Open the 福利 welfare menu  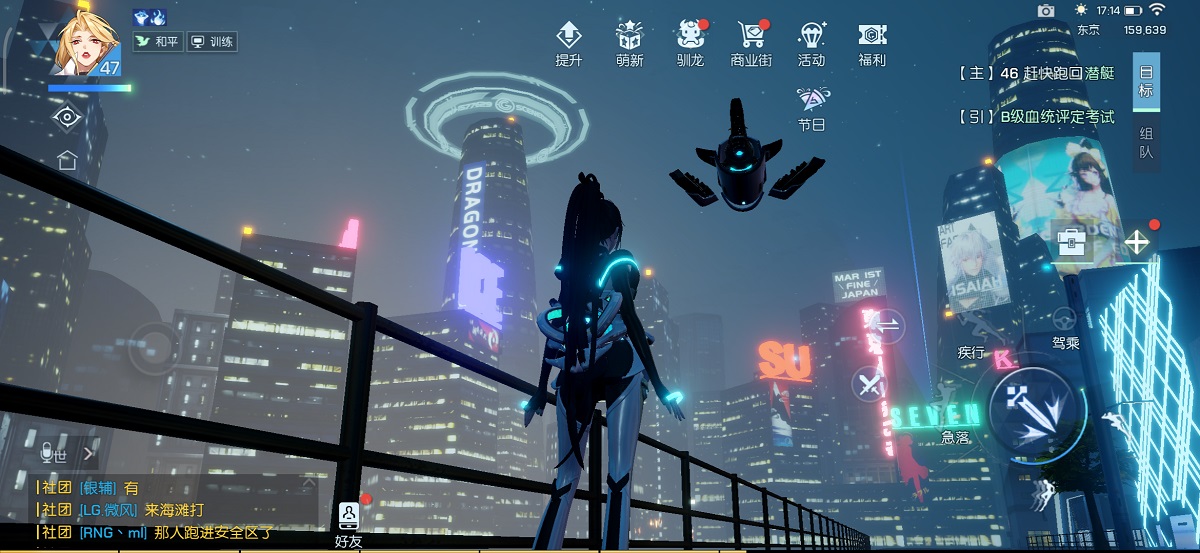tap(872, 43)
